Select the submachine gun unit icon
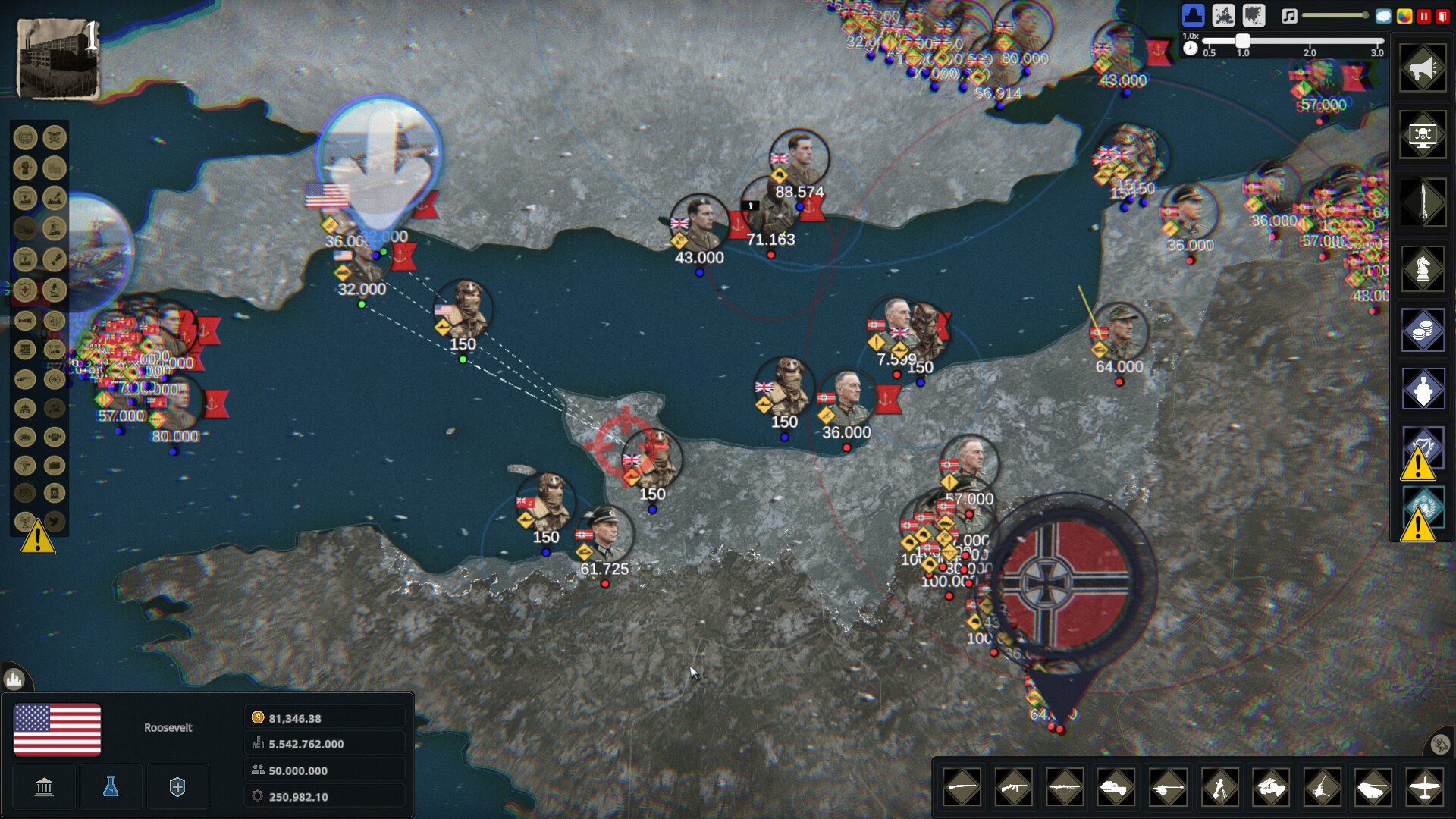The height and width of the screenshot is (819, 1456). 1013,788
